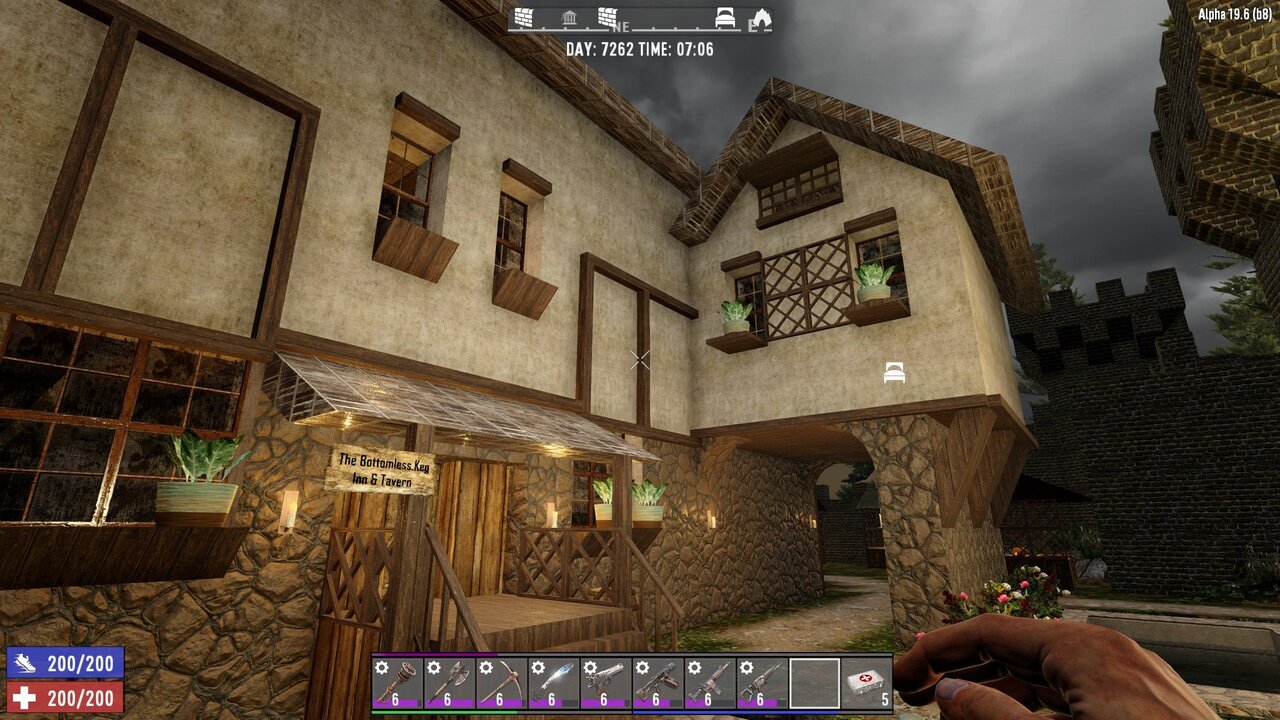The image size is (1280, 720).
Task: Click the bed marker on the compass
Action: click(x=726, y=18)
